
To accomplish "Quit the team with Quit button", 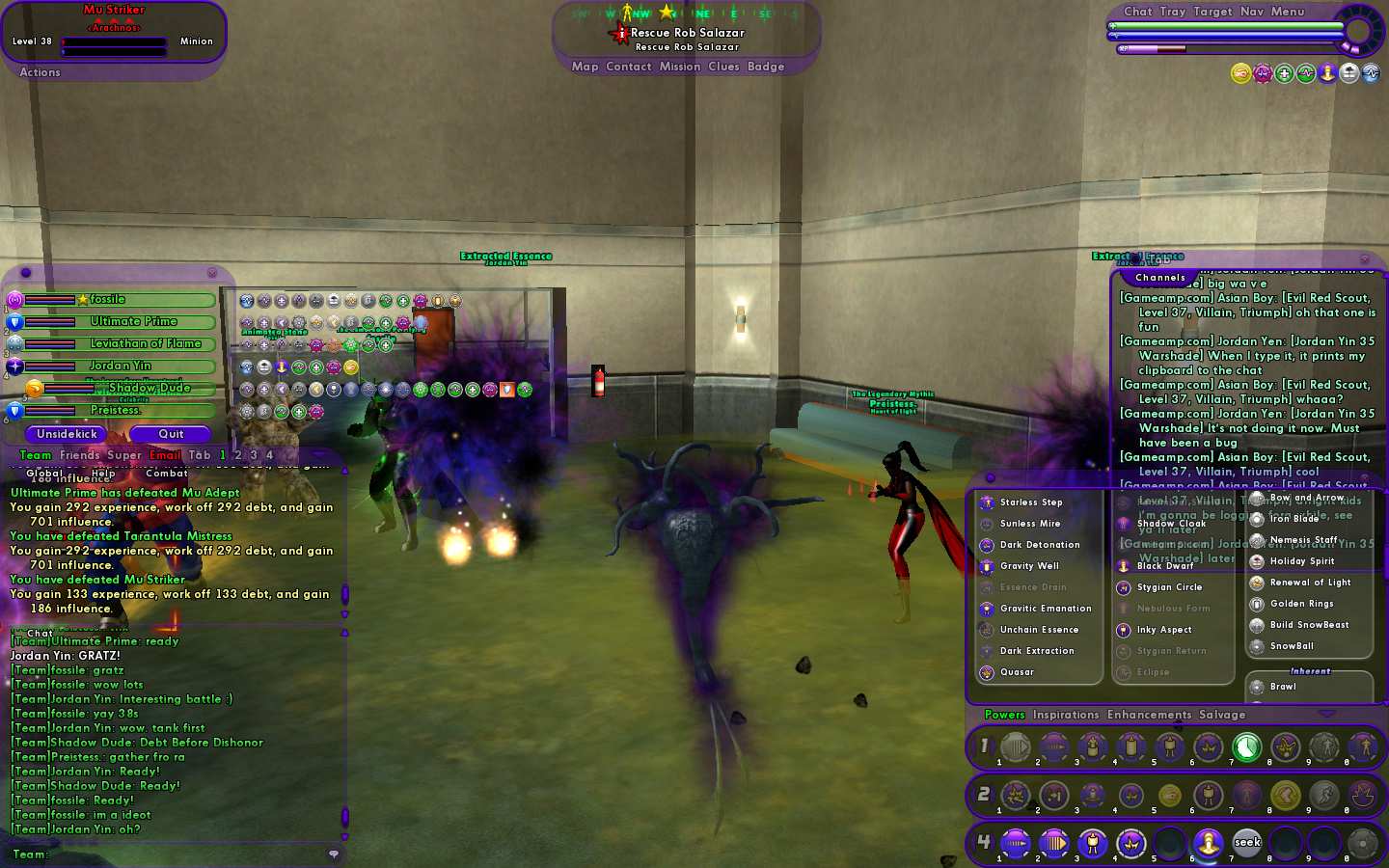I will [x=171, y=434].
